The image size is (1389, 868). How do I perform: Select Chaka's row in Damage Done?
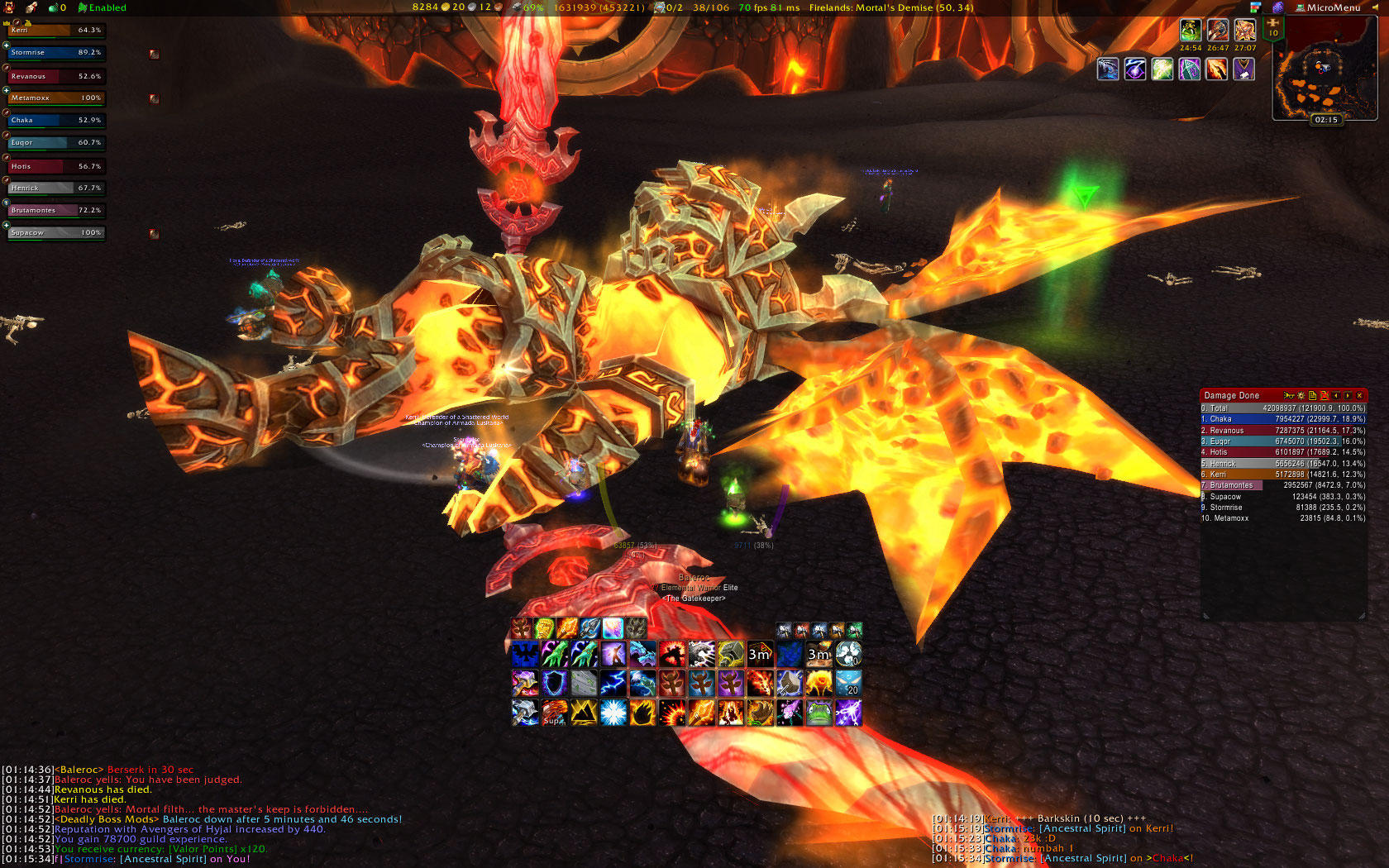(x=1282, y=419)
